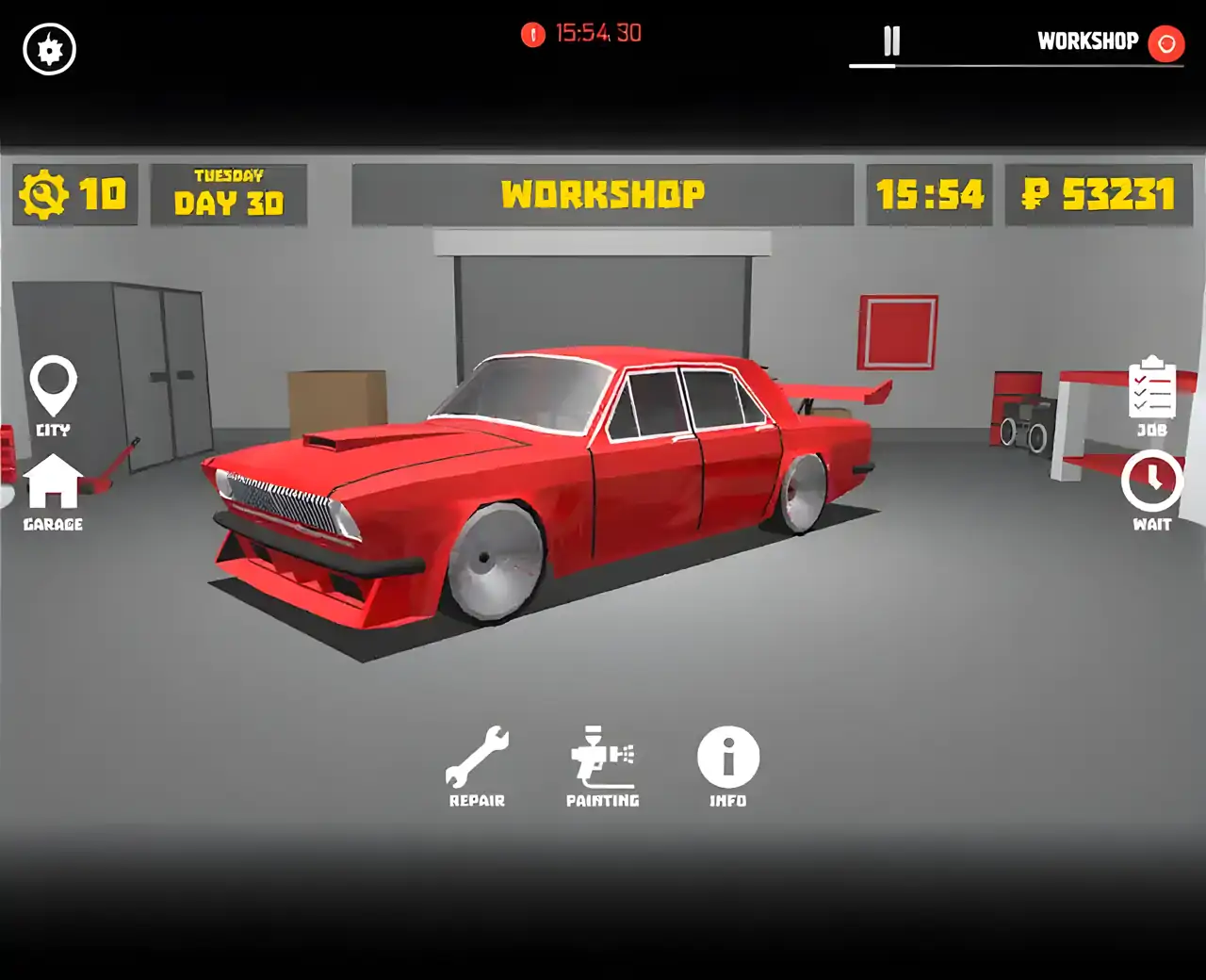Open the Repair wrench menu
Screen dimensions: 1206x980
click(477, 759)
